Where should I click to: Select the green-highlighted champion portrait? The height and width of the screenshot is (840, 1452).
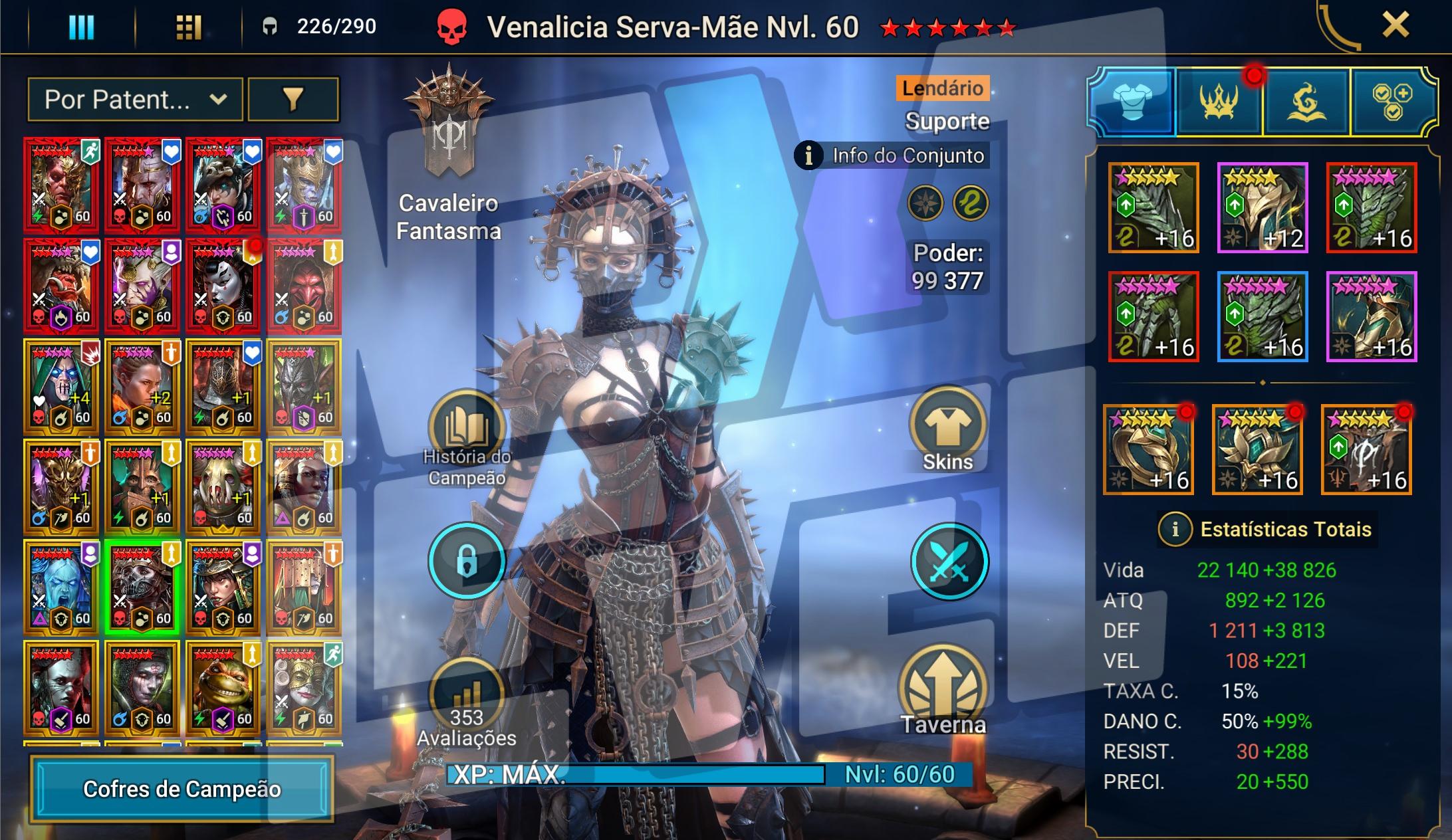click(142, 589)
